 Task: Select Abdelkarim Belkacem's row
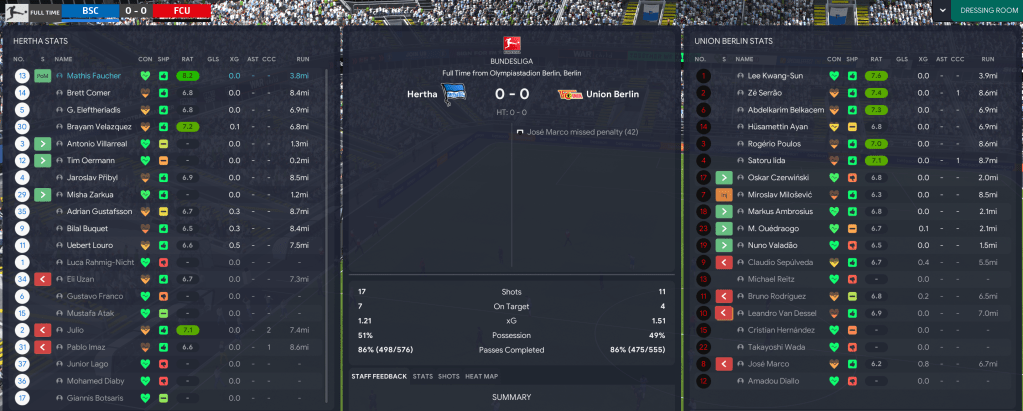785,109
